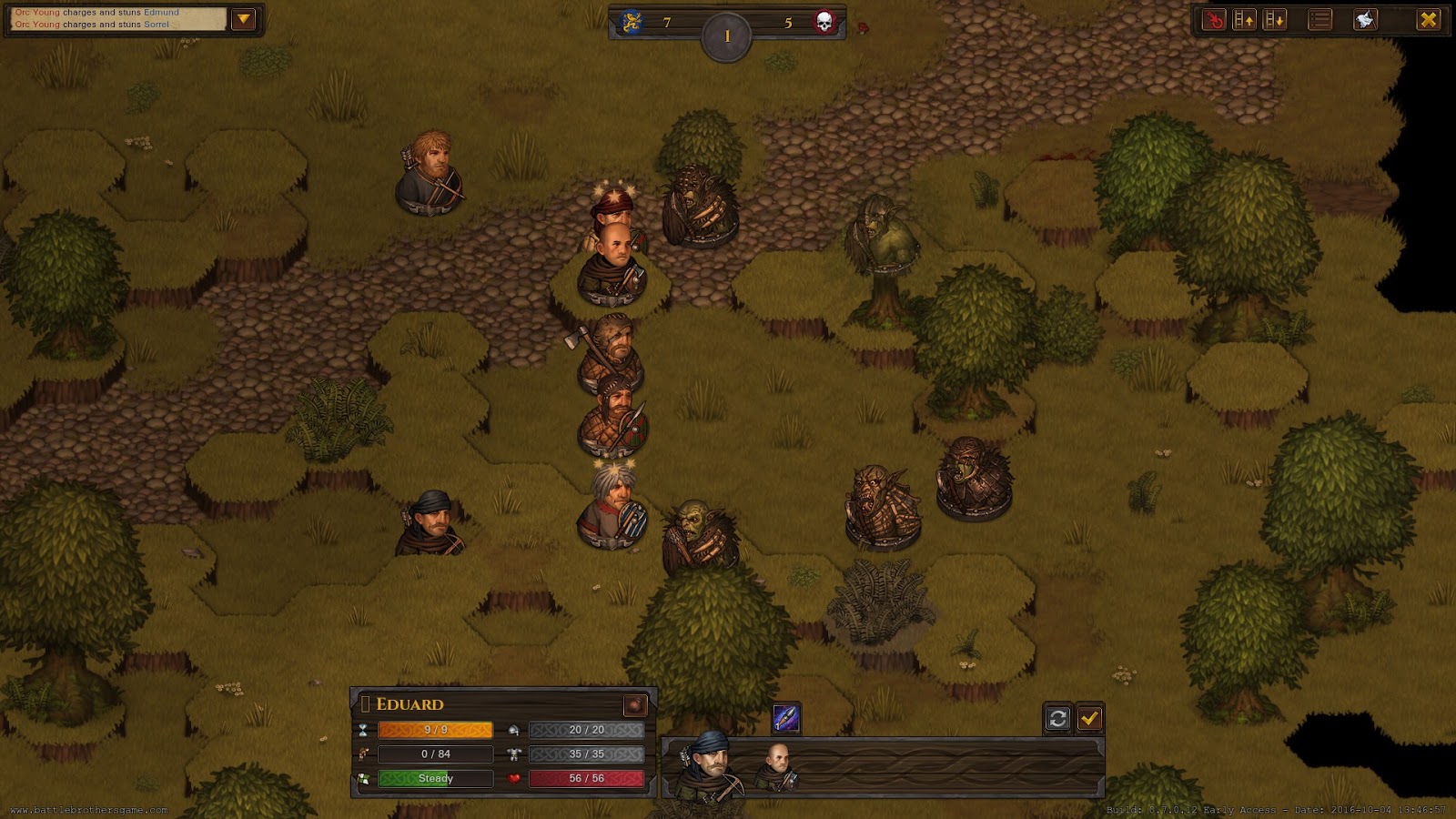Click the heart hitpoints icon
The image size is (1456, 819).
coord(513,778)
